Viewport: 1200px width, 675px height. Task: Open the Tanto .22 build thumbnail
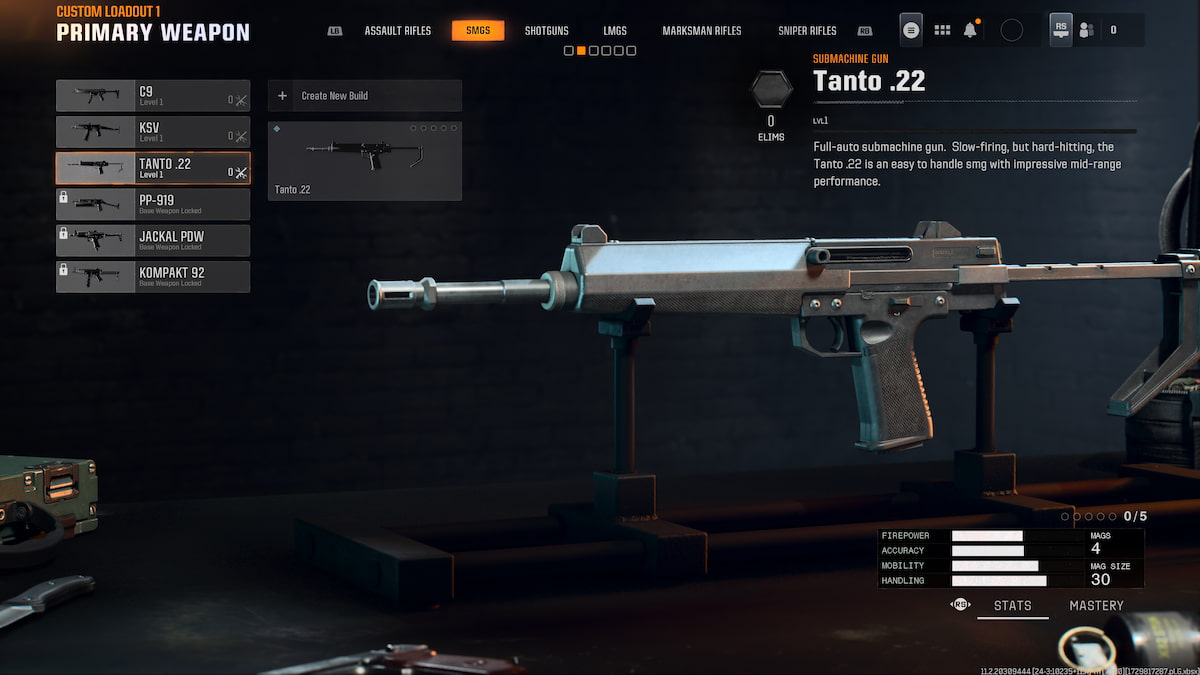tap(364, 160)
